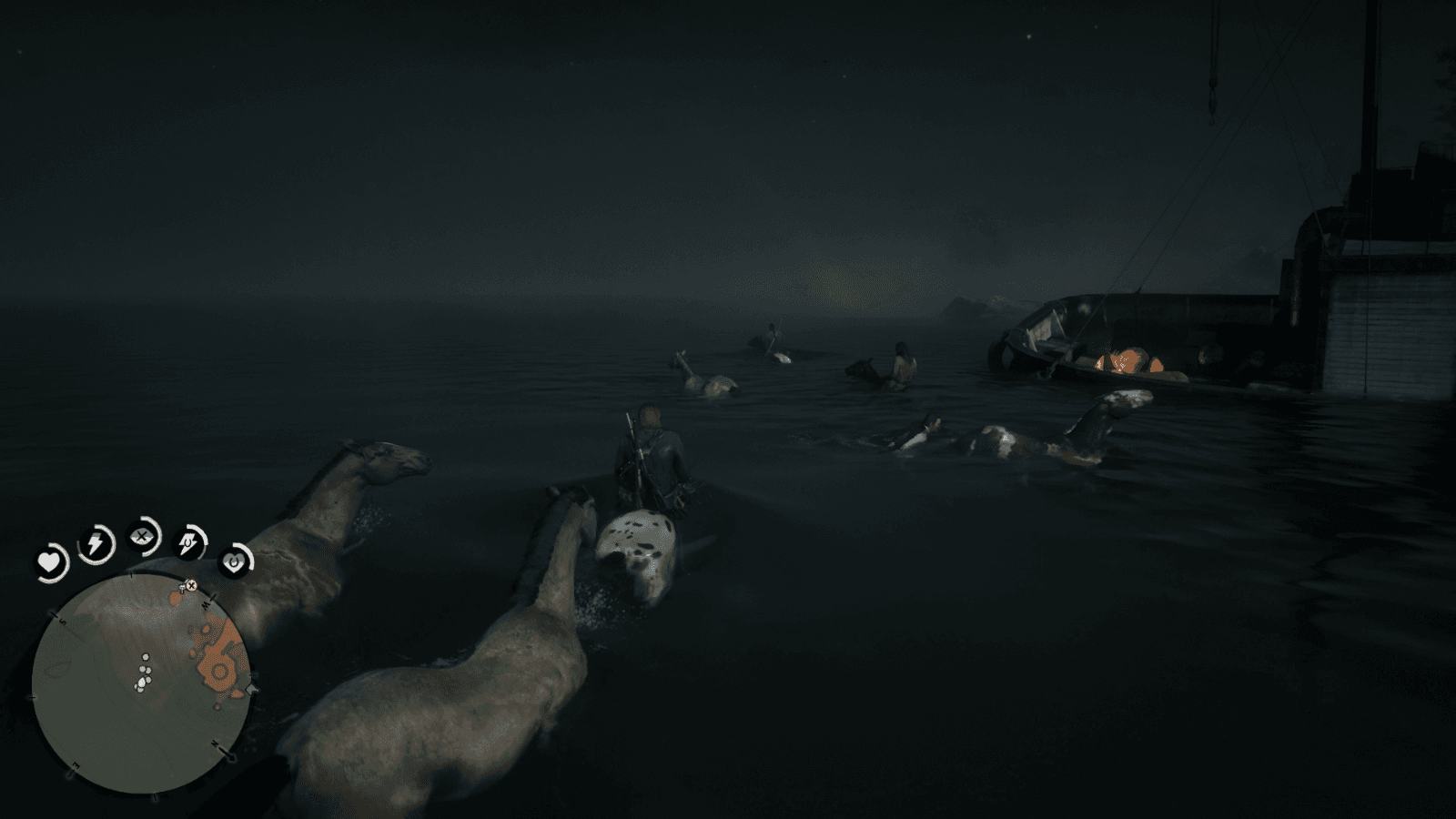Select the Dead Eye crossed-eye core icon
Screen dimensions: 1456x819
[141, 537]
